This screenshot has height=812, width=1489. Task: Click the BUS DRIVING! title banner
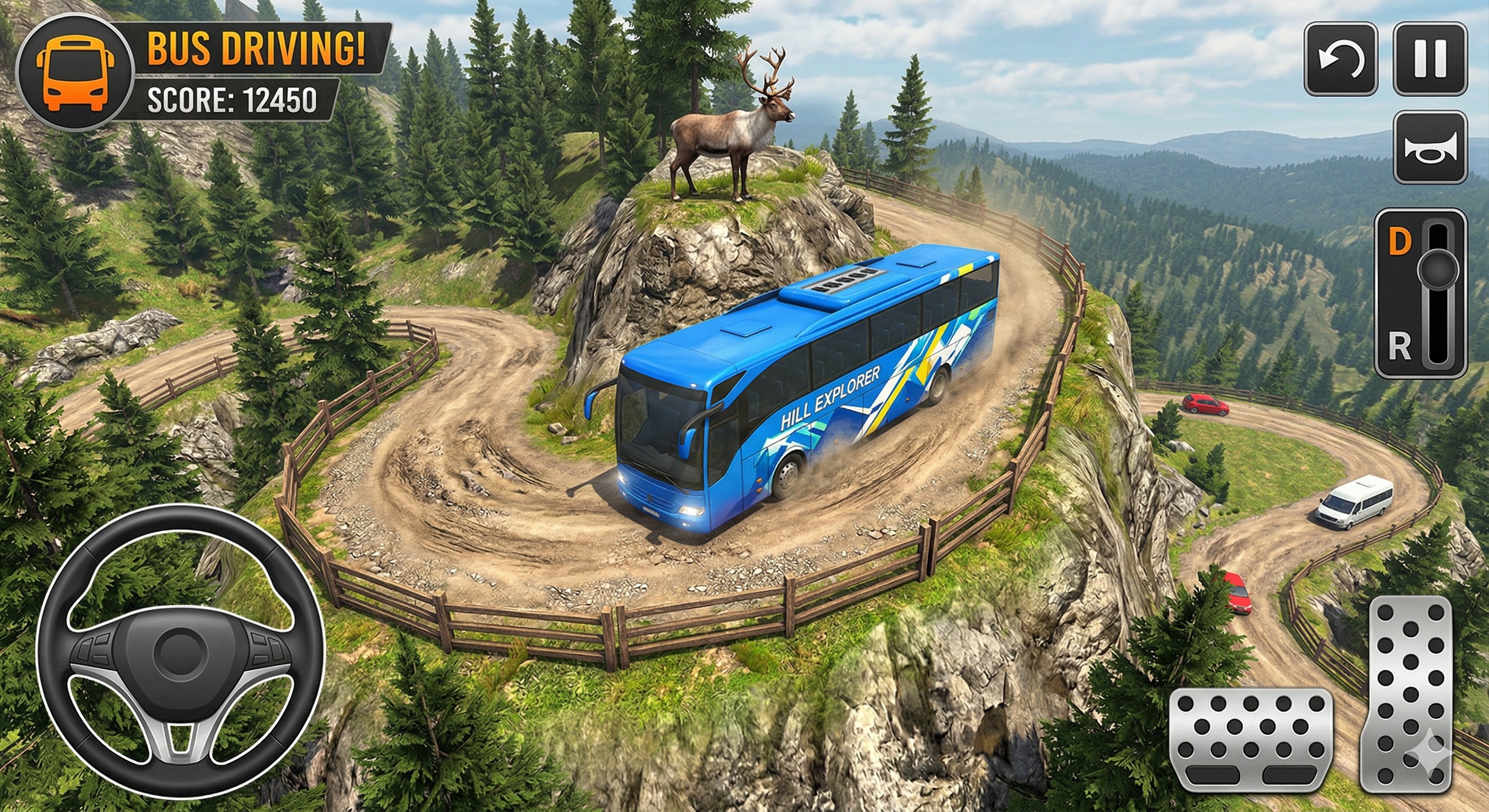[x=254, y=50]
